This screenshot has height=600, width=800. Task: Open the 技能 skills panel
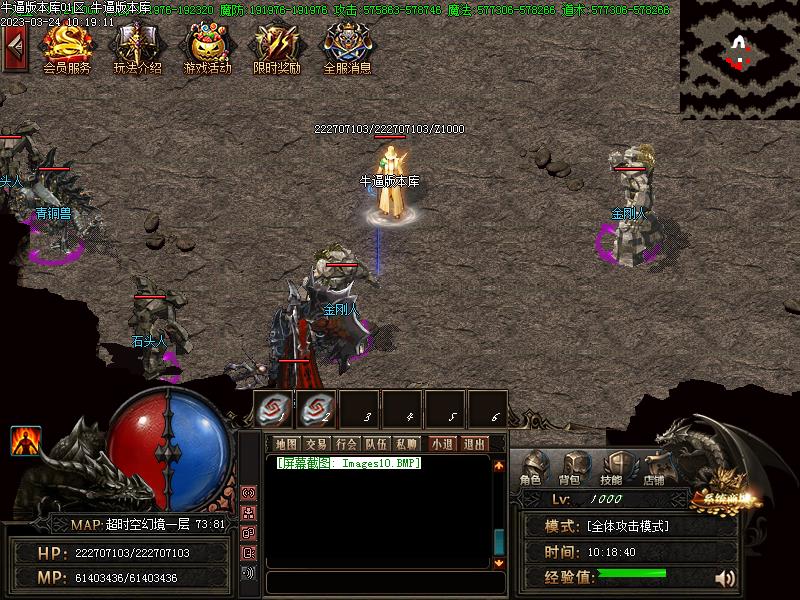tap(612, 468)
